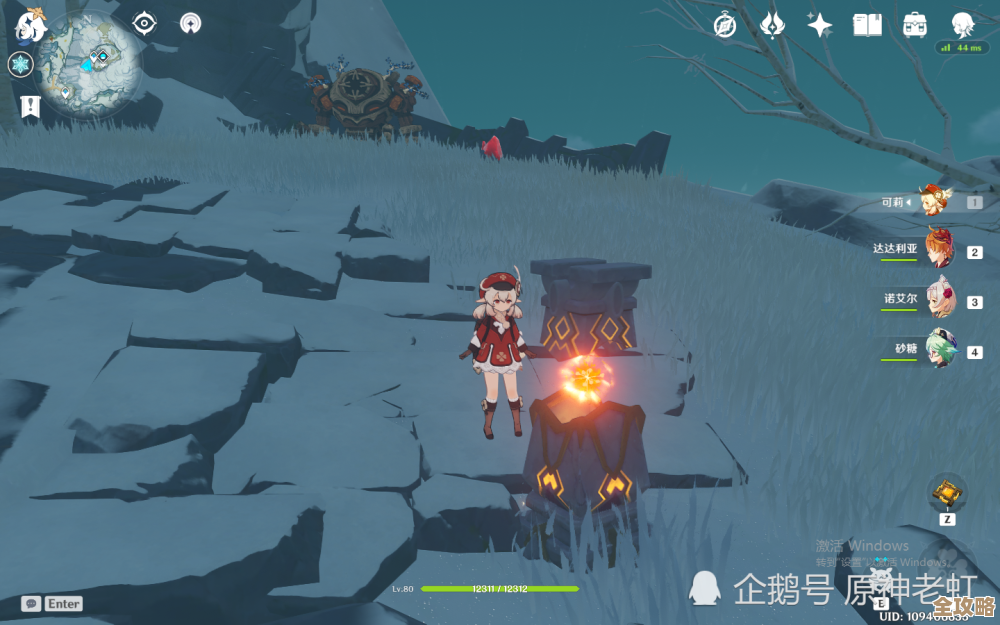Open the chat speech bubble
The height and width of the screenshot is (625, 1000).
(31, 604)
